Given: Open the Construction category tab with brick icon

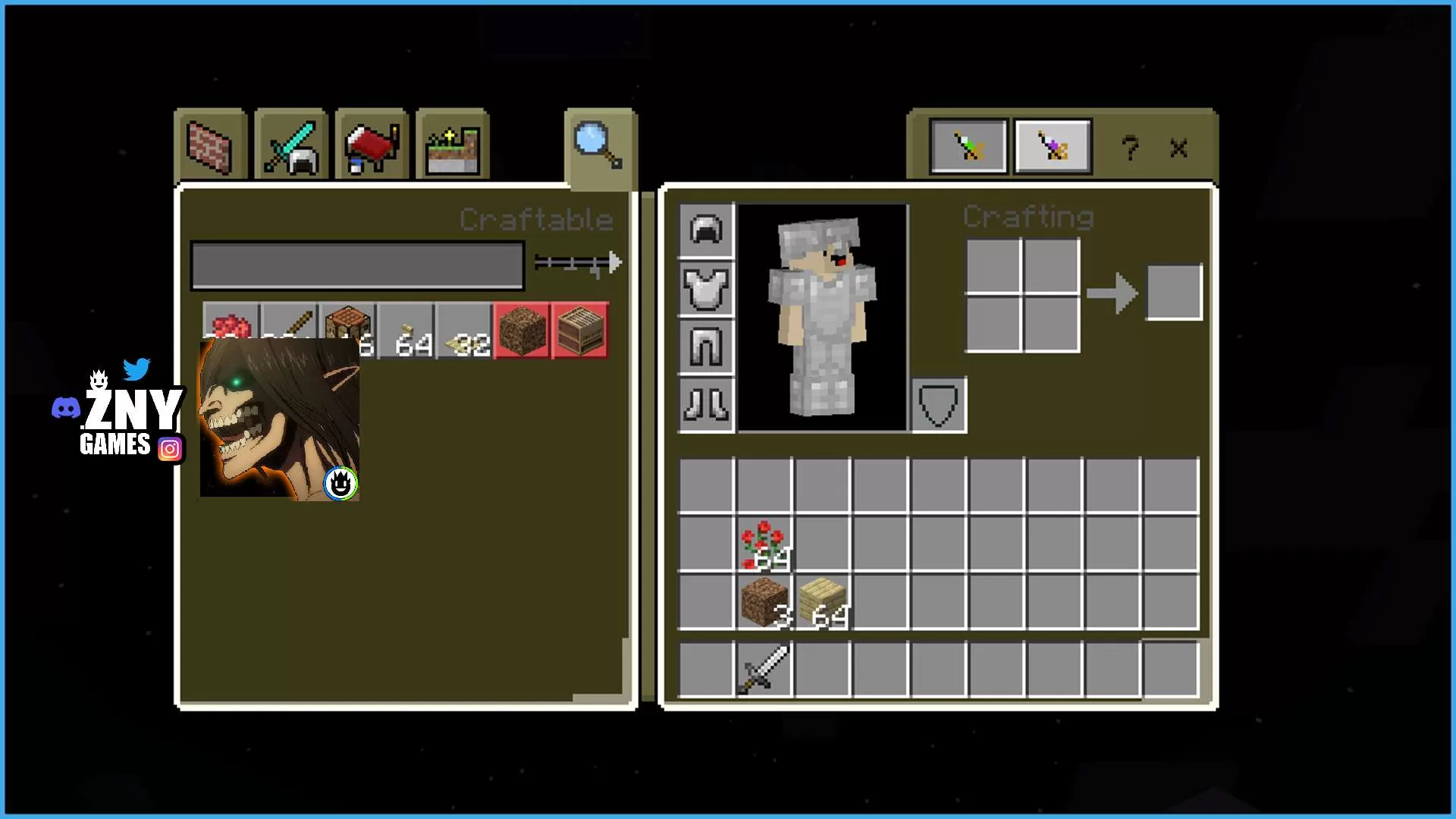Looking at the screenshot, I should (211, 146).
